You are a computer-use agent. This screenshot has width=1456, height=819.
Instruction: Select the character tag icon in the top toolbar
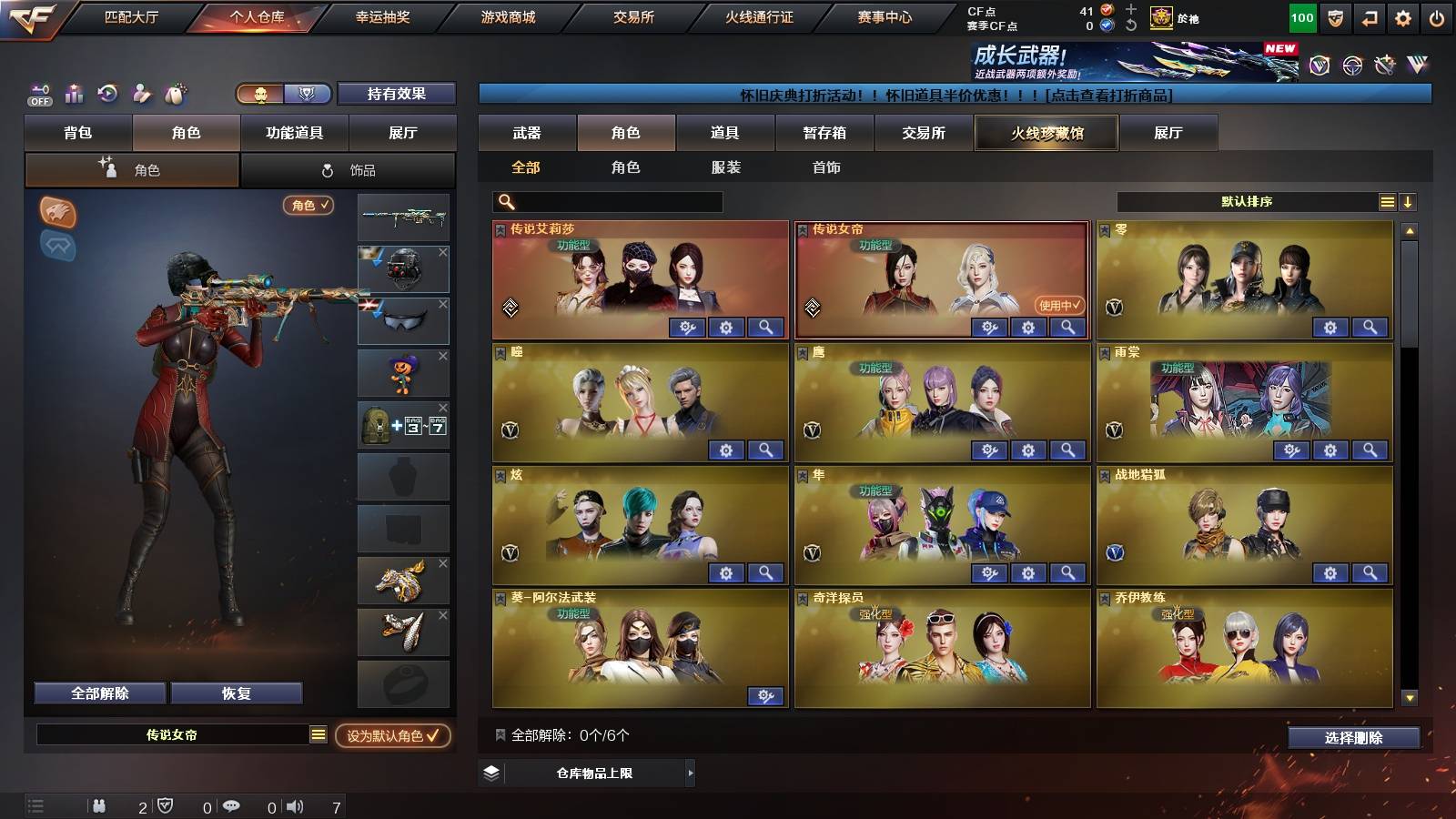pyautogui.click(x=141, y=94)
